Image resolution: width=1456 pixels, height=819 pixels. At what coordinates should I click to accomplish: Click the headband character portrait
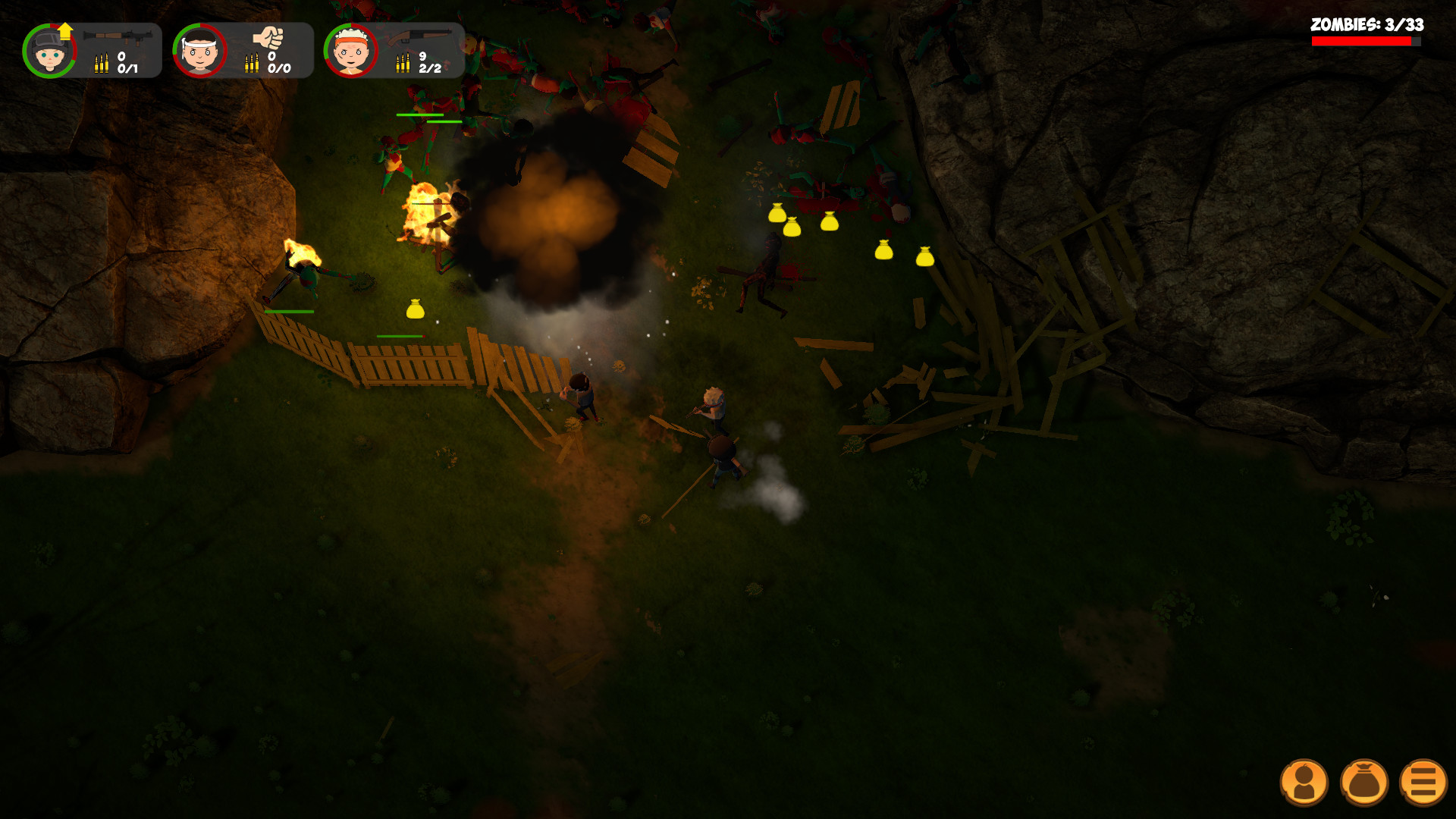click(x=200, y=51)
